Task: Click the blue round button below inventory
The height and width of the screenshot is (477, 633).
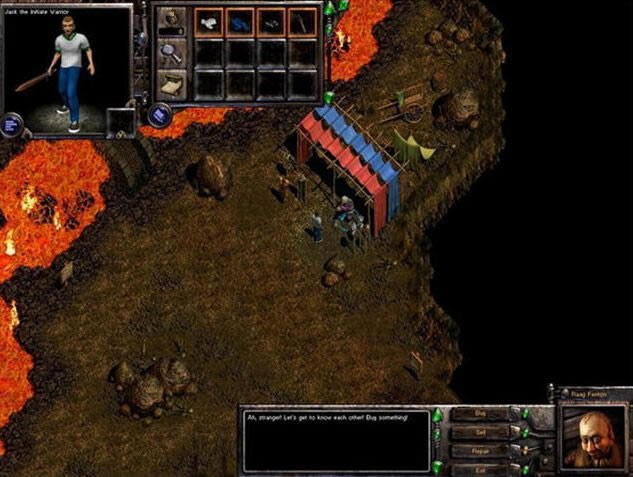Action: click(x=158, y=115)
